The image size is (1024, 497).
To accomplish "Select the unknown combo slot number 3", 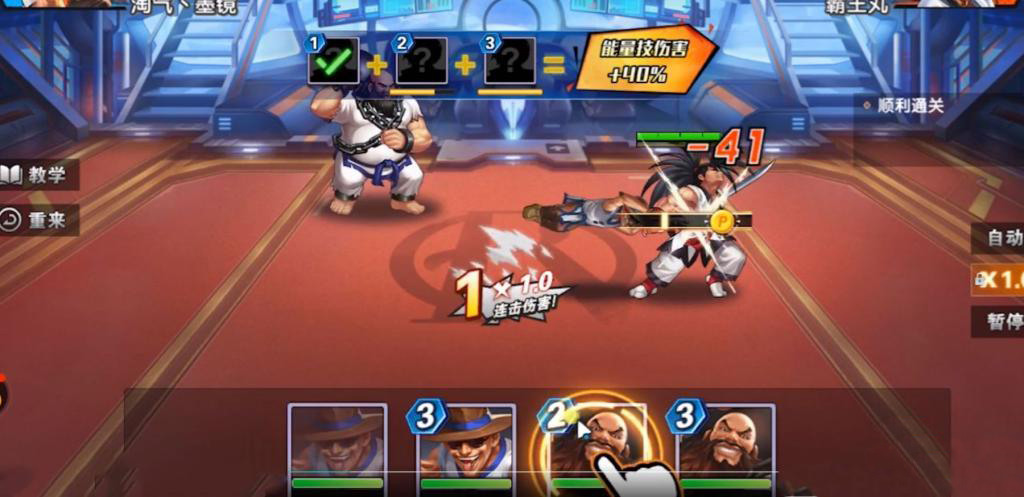I will coord(509,66).
